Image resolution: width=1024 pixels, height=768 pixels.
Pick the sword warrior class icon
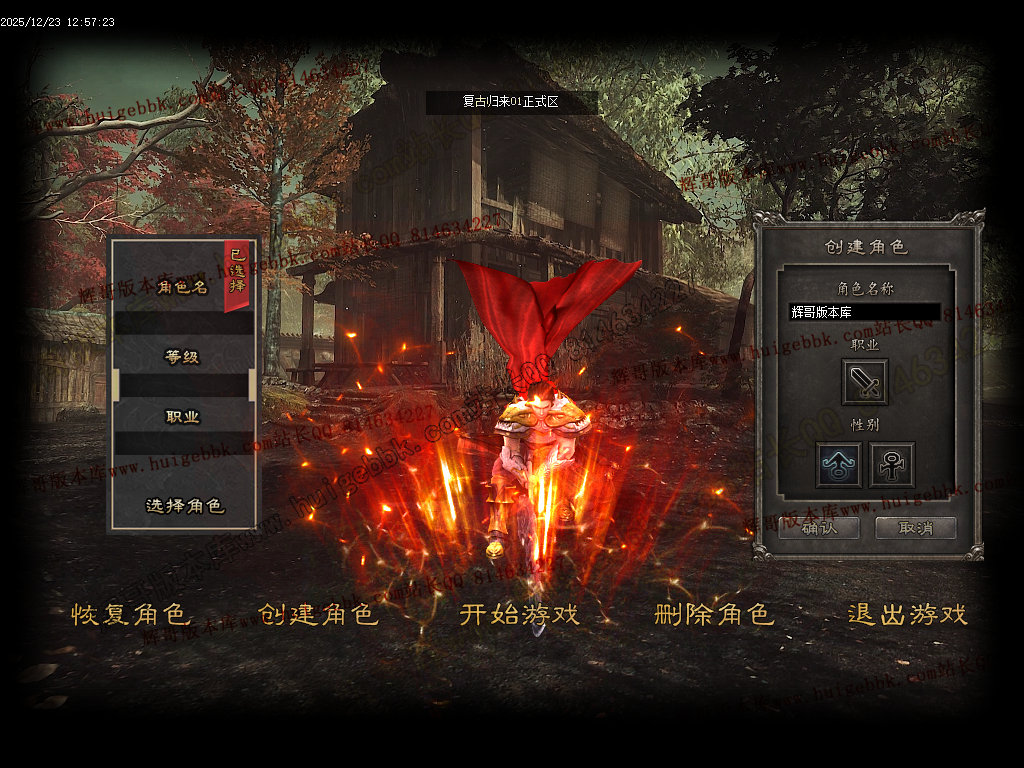865,382
